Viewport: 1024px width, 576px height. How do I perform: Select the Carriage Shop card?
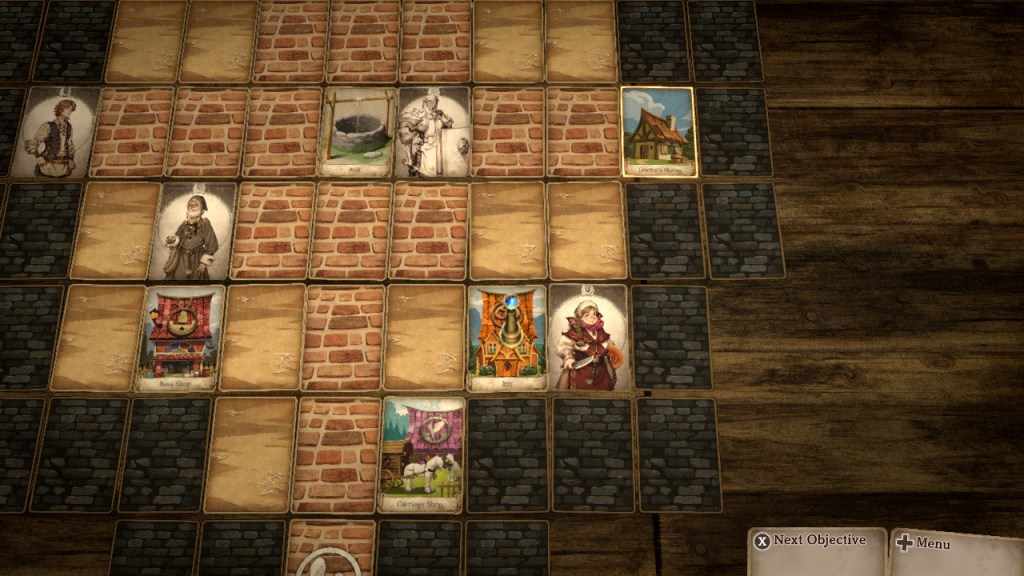(422, 454)
